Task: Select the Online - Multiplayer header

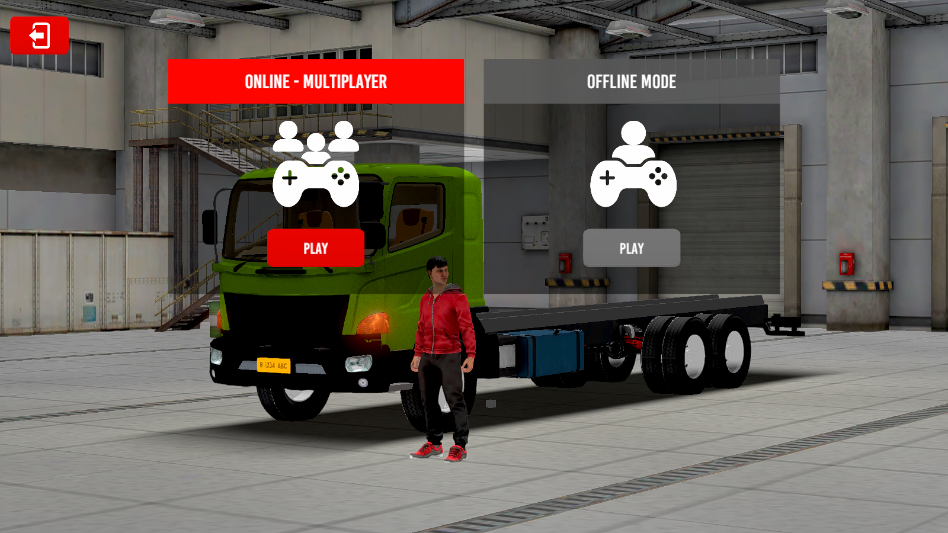Action: point(315,81)
